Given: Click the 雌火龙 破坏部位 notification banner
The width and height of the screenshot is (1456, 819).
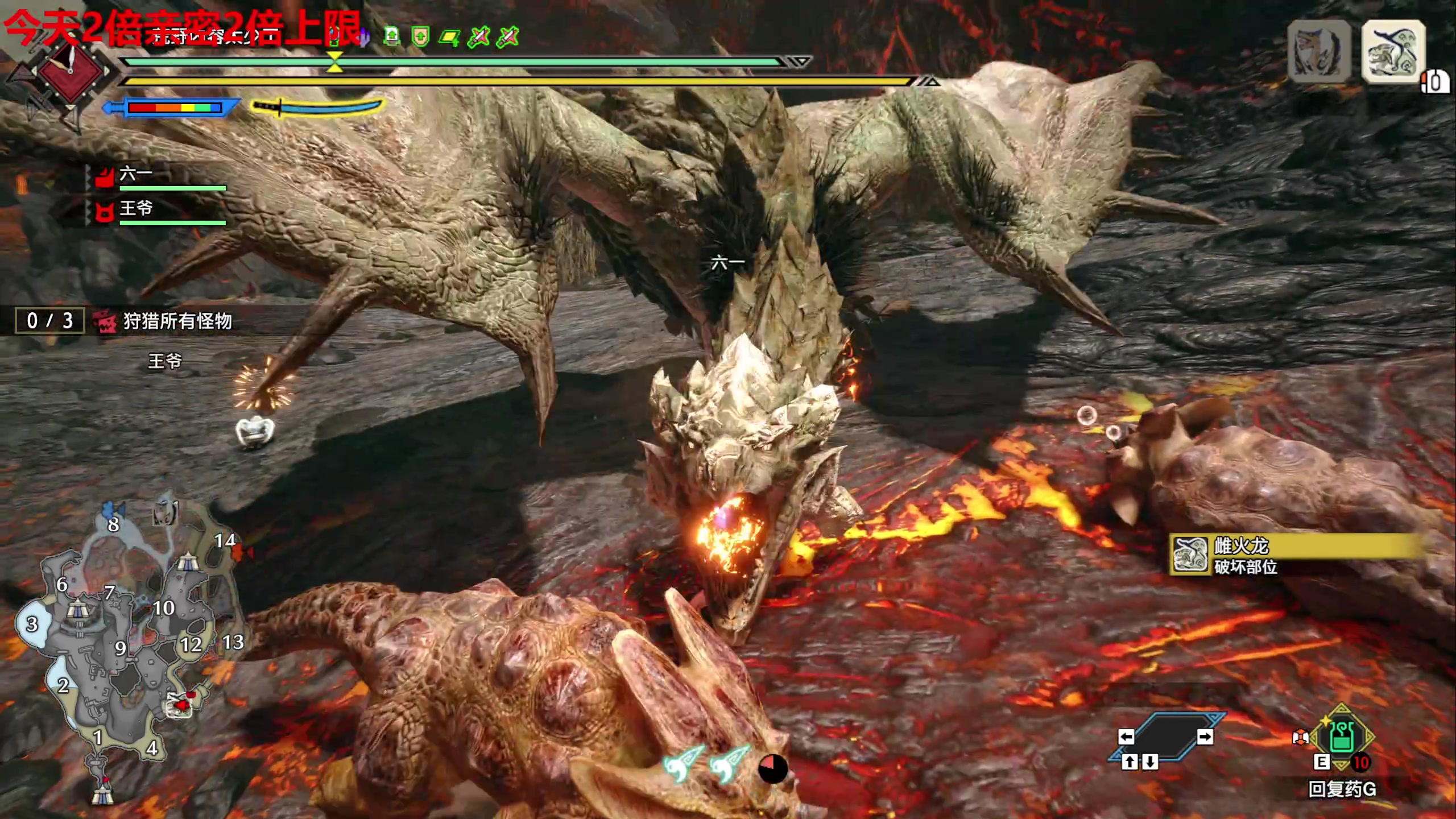Looking at the screenshot, I should tap(1297, 556).
